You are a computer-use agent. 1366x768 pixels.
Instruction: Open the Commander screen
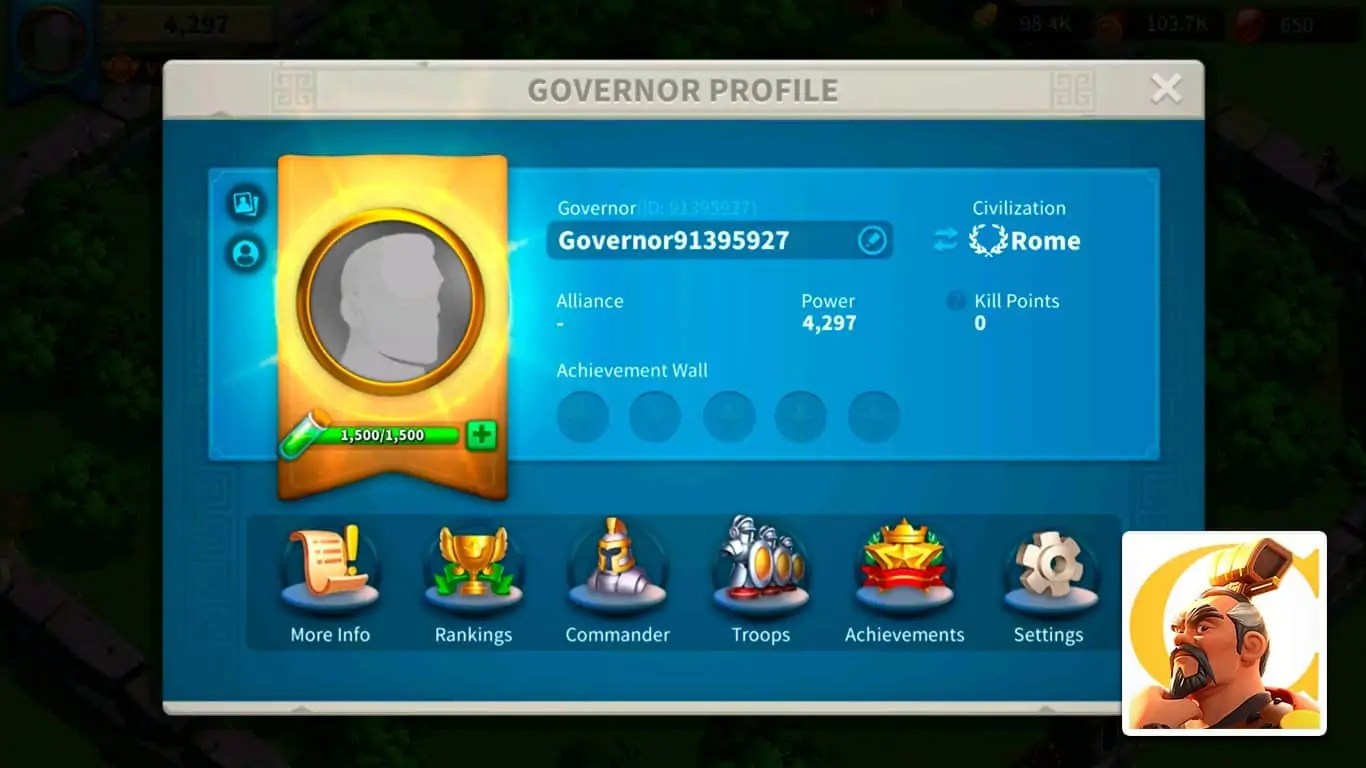point(617,580)
